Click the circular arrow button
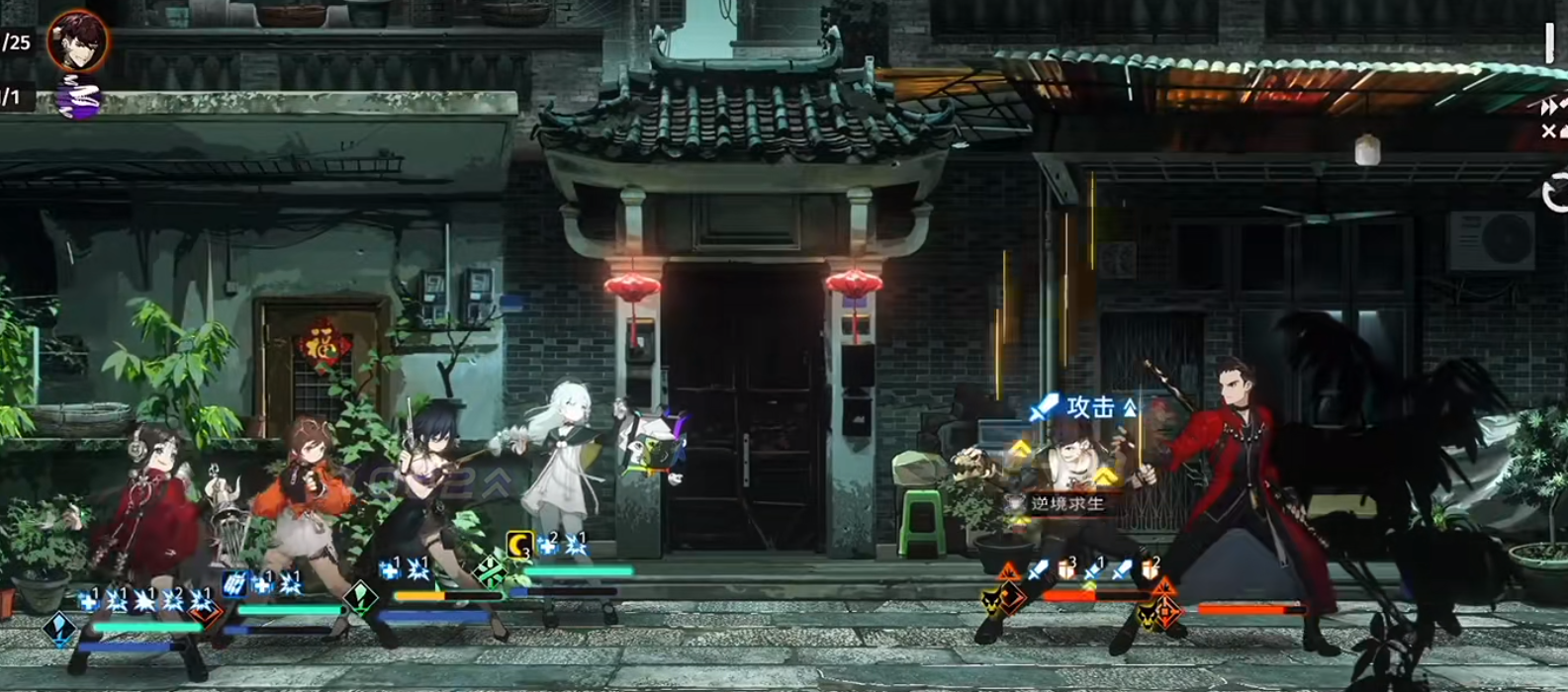 [x=1556, y=193]
